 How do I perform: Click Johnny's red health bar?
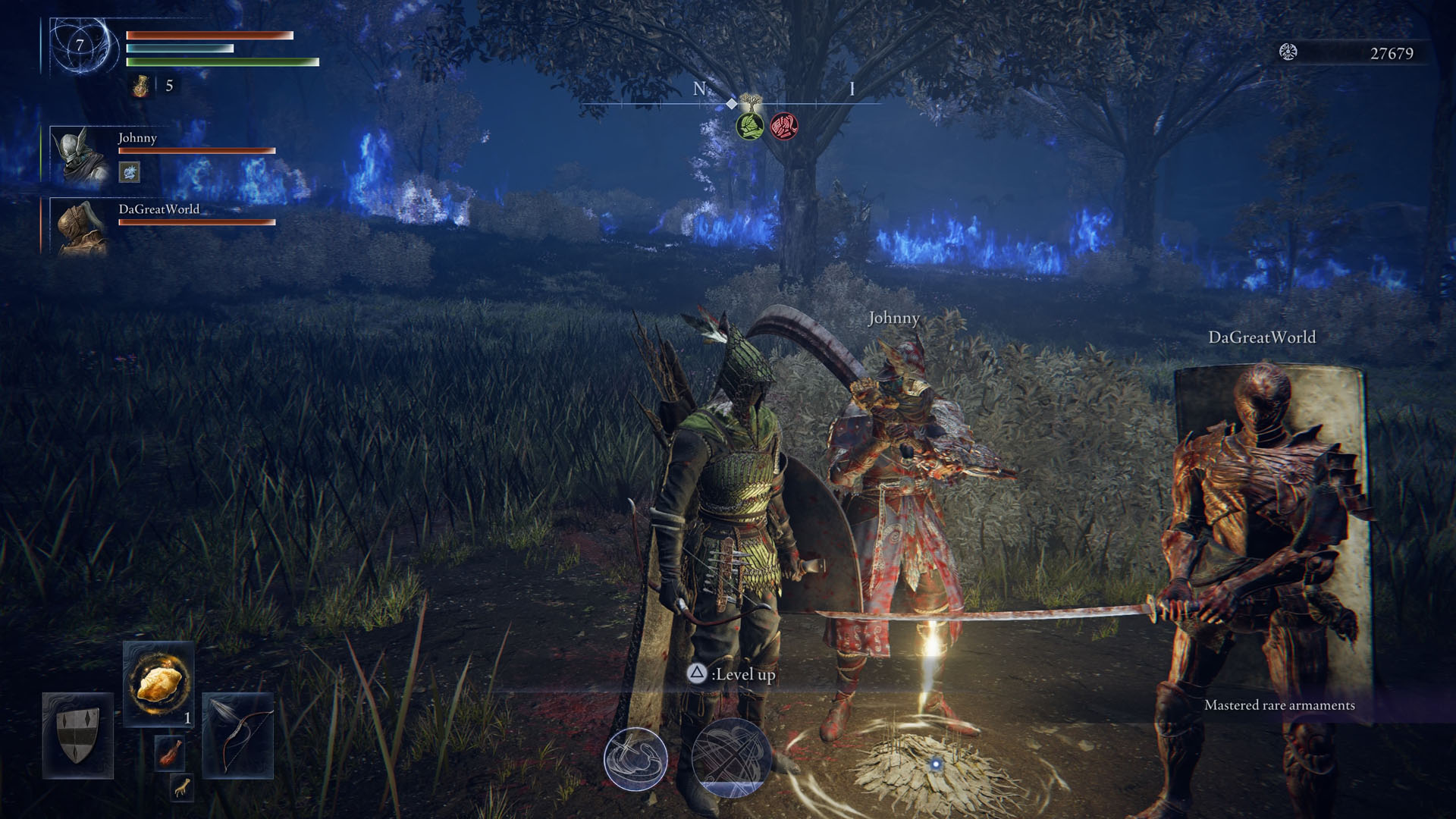click(x=196, y=149)
